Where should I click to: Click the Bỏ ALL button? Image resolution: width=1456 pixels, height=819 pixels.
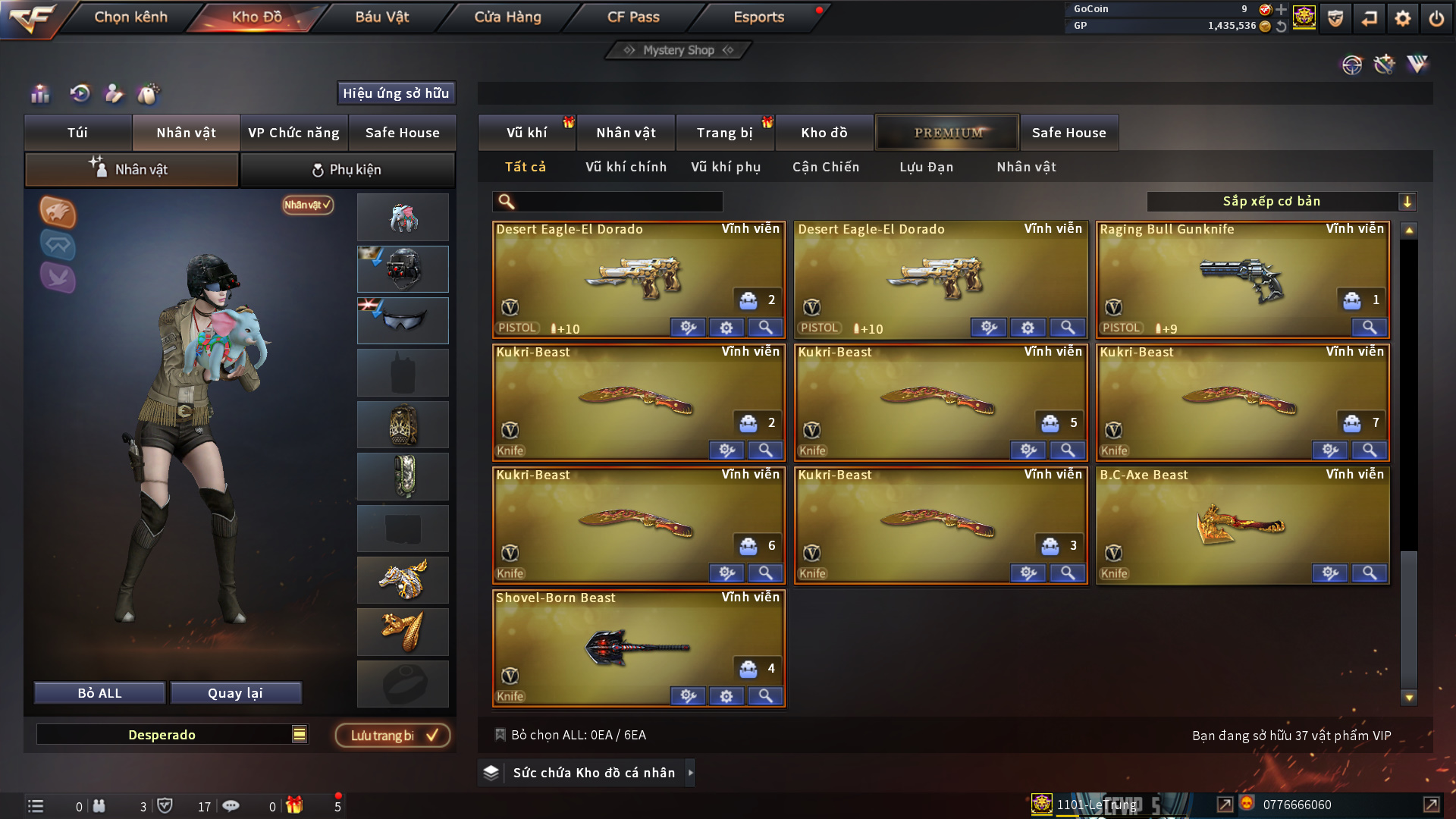tap(99, 693)
